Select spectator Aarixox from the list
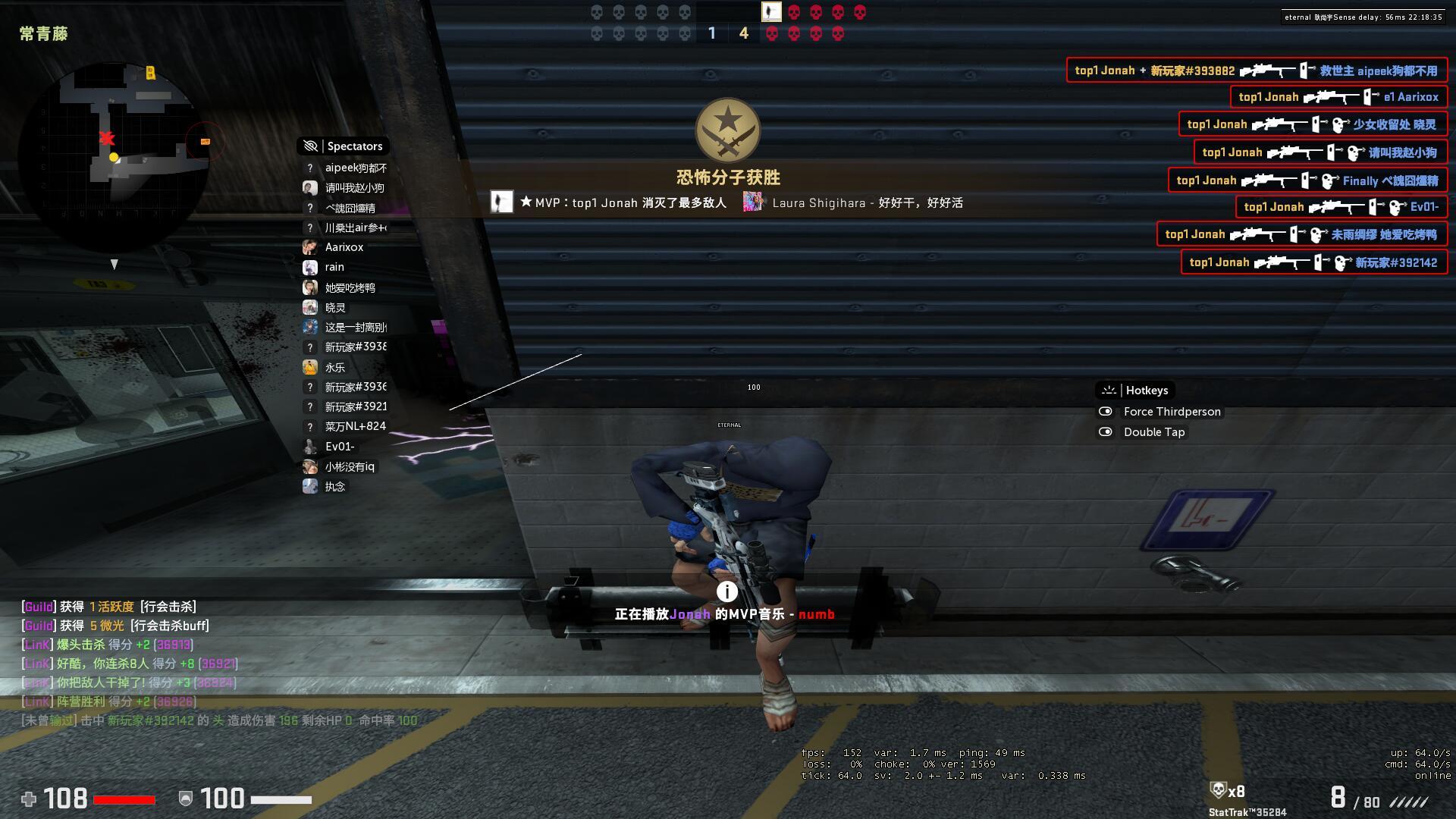The image size is (1456, 819). coord(344,247)
